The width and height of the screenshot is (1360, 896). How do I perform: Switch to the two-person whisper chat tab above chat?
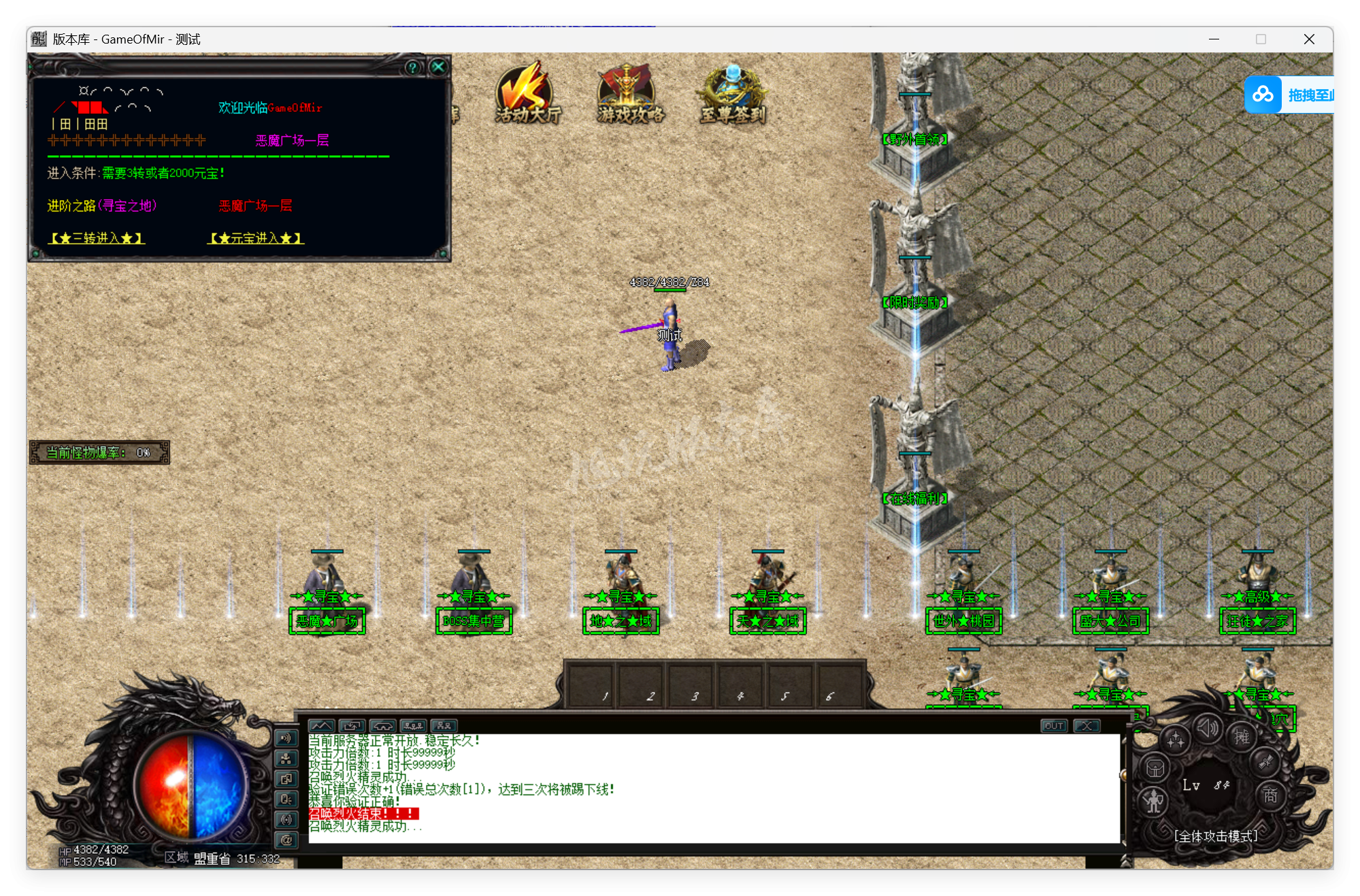(x=444, y=725)
